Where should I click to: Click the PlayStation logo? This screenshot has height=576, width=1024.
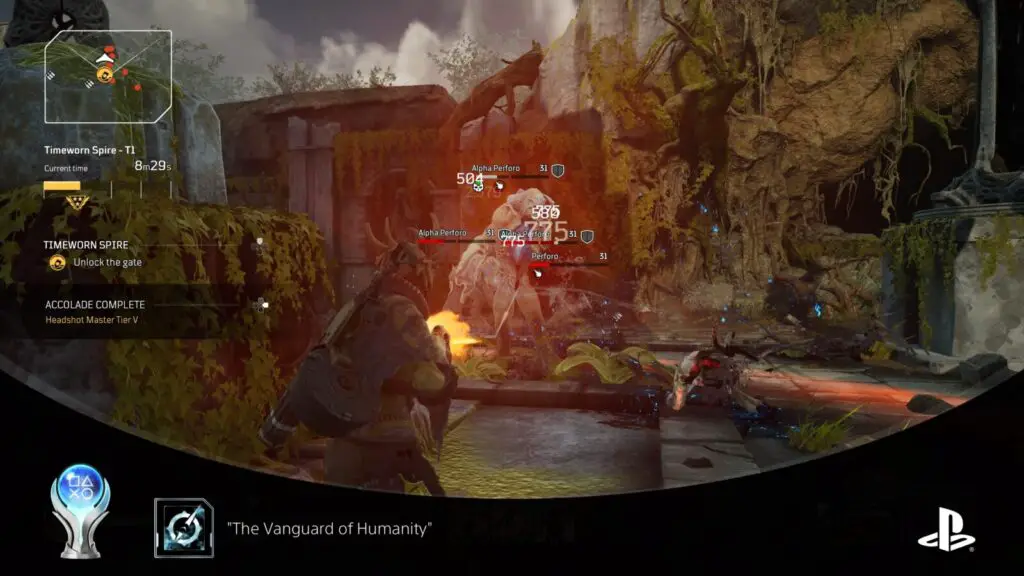pos(946,529)
